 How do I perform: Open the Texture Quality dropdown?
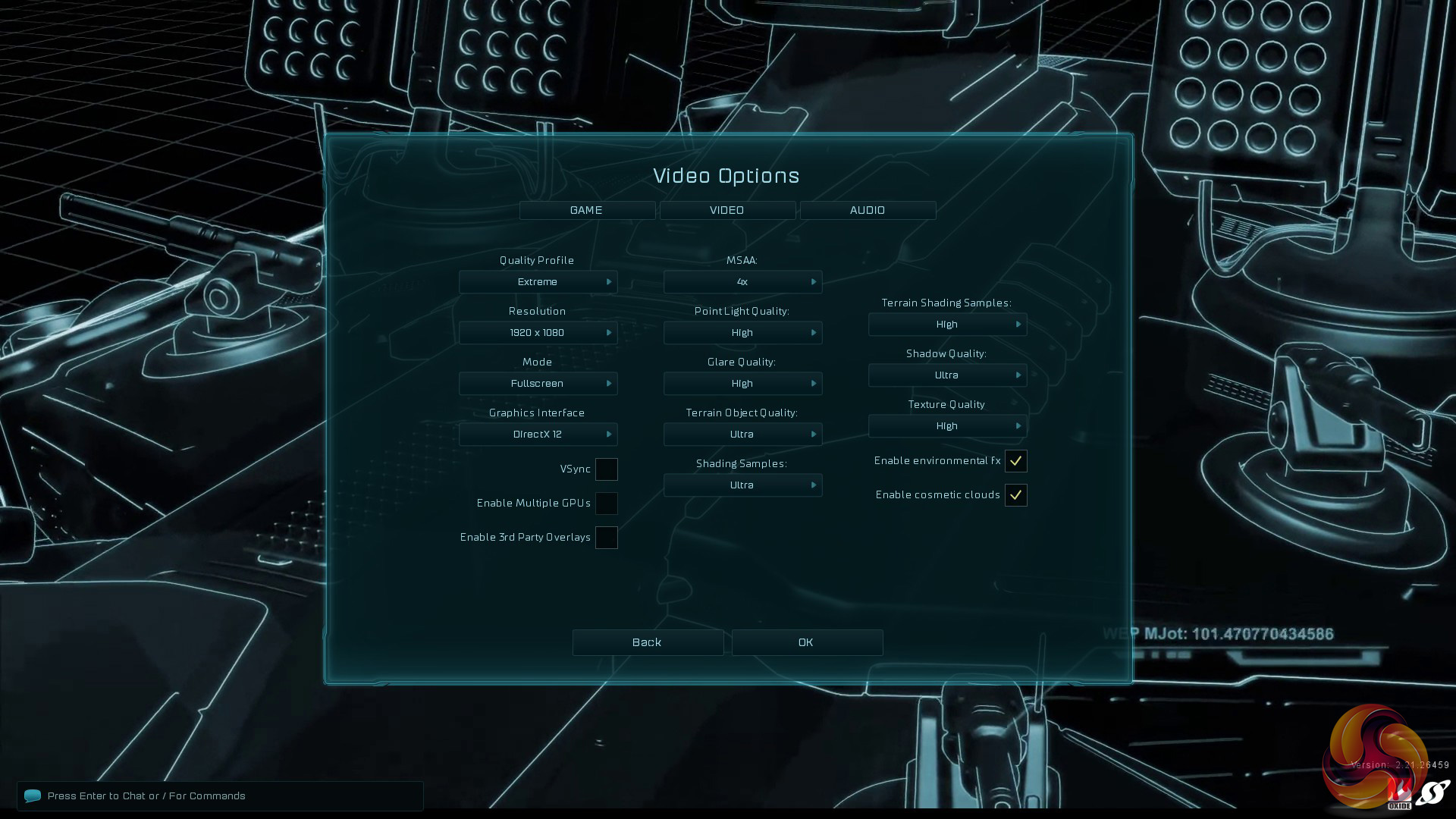tap(947, 426)
